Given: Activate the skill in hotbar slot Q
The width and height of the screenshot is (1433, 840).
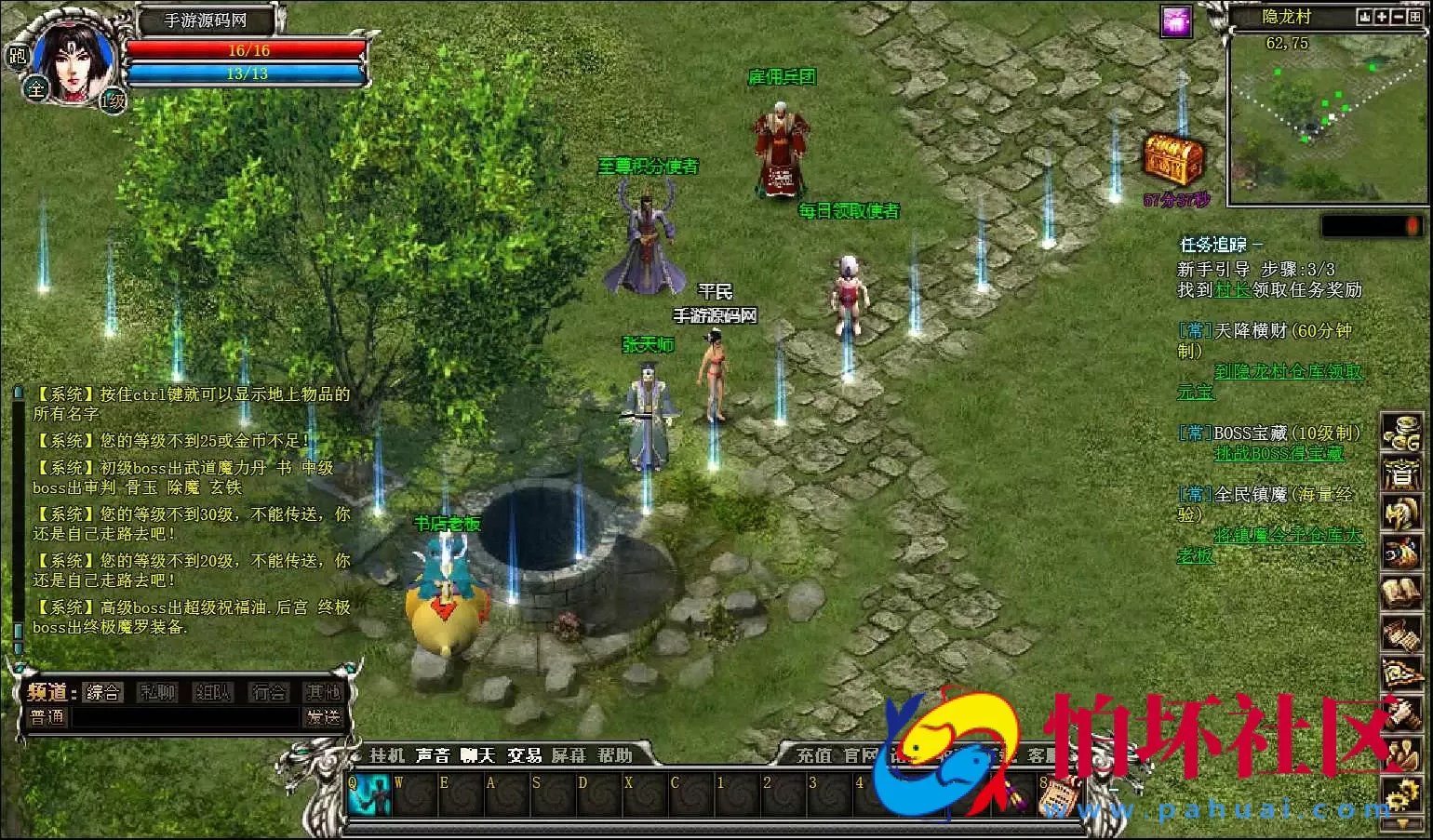Looking at the screenshot, I should [x=368, y=794].
